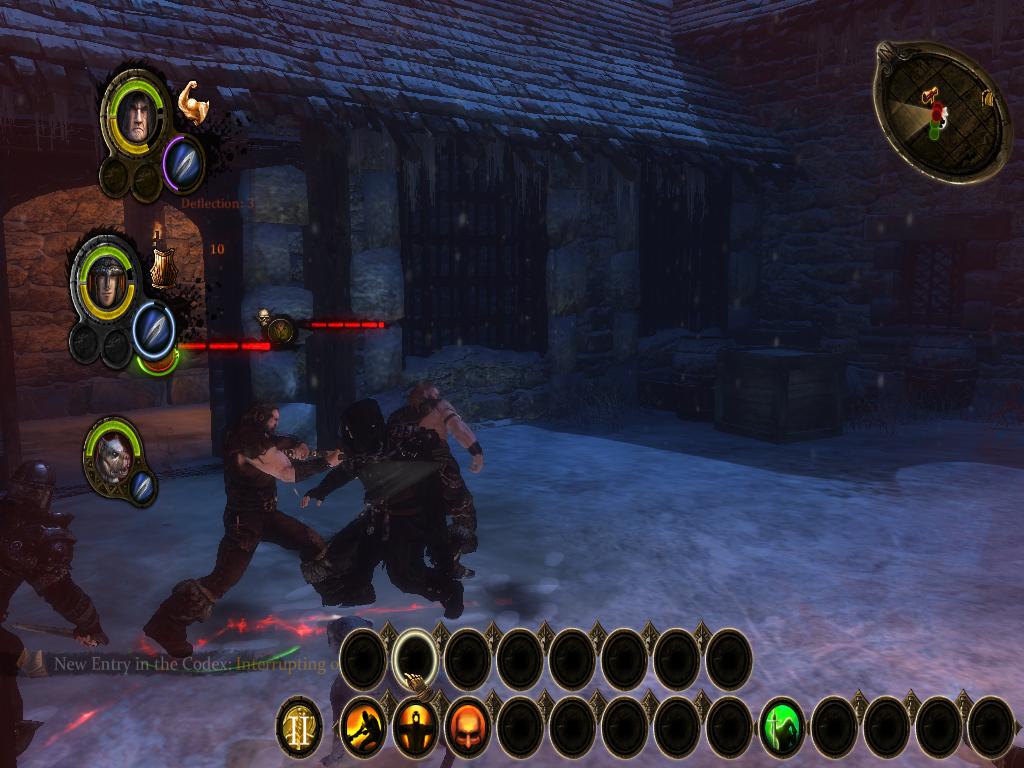Select the hooded man party portrait
The width and height of the screenshot is (1024, 768).
(x=135, y=120)
